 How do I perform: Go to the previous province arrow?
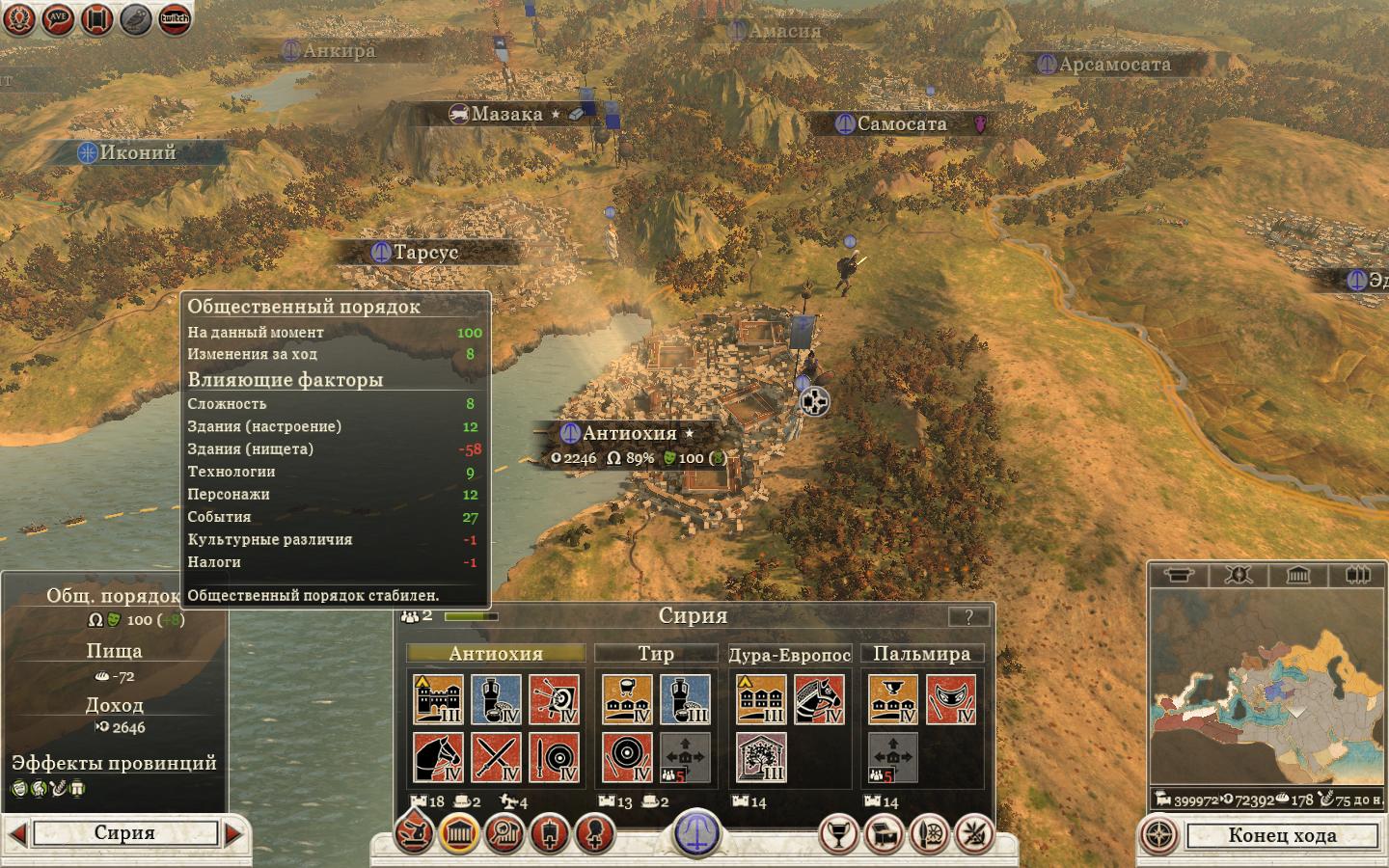(15, 833)
